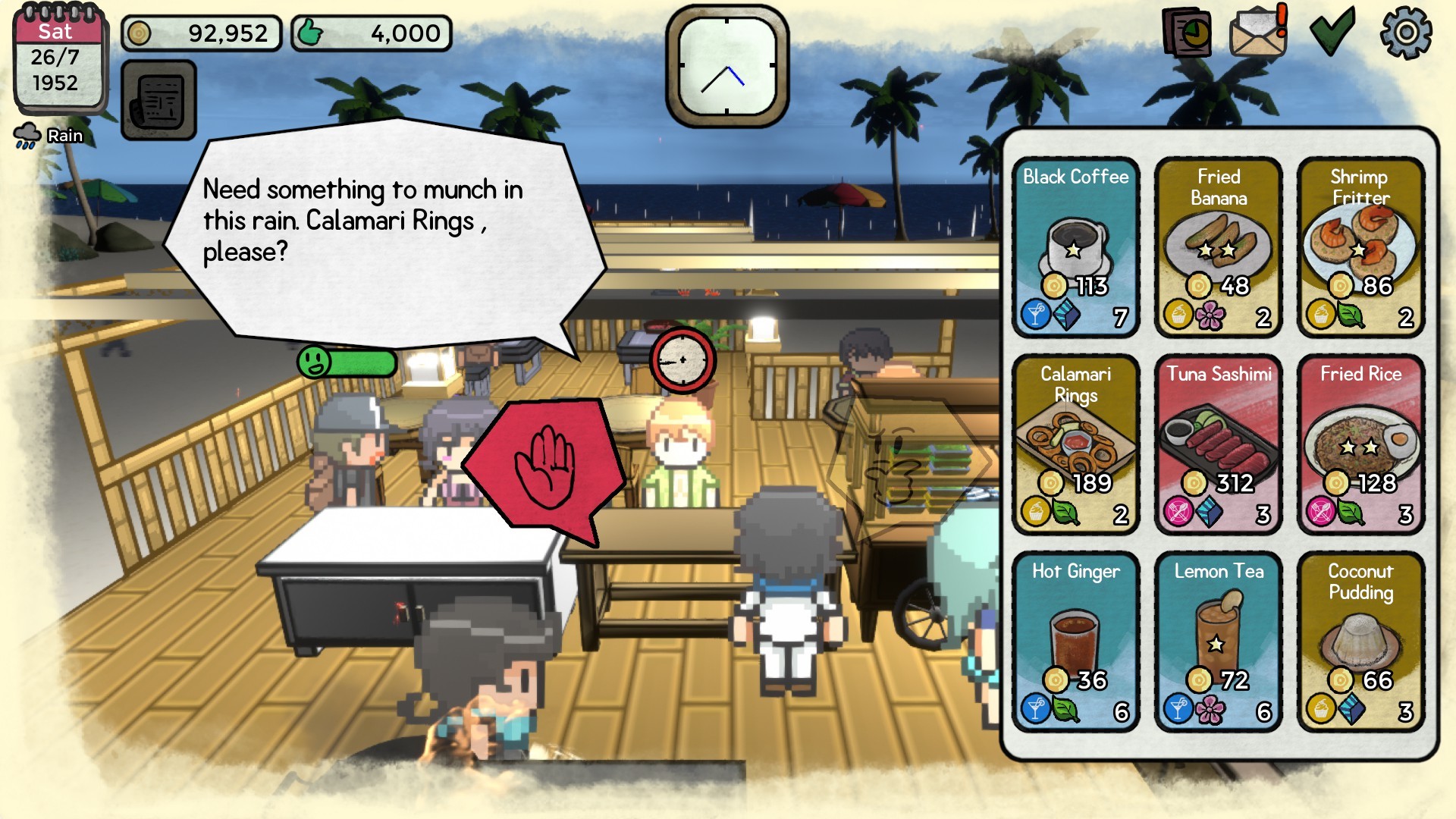Click the thumbs-up reputation icon
Viewport: 1456px width, 819px height.
click(x=312, y=32)
